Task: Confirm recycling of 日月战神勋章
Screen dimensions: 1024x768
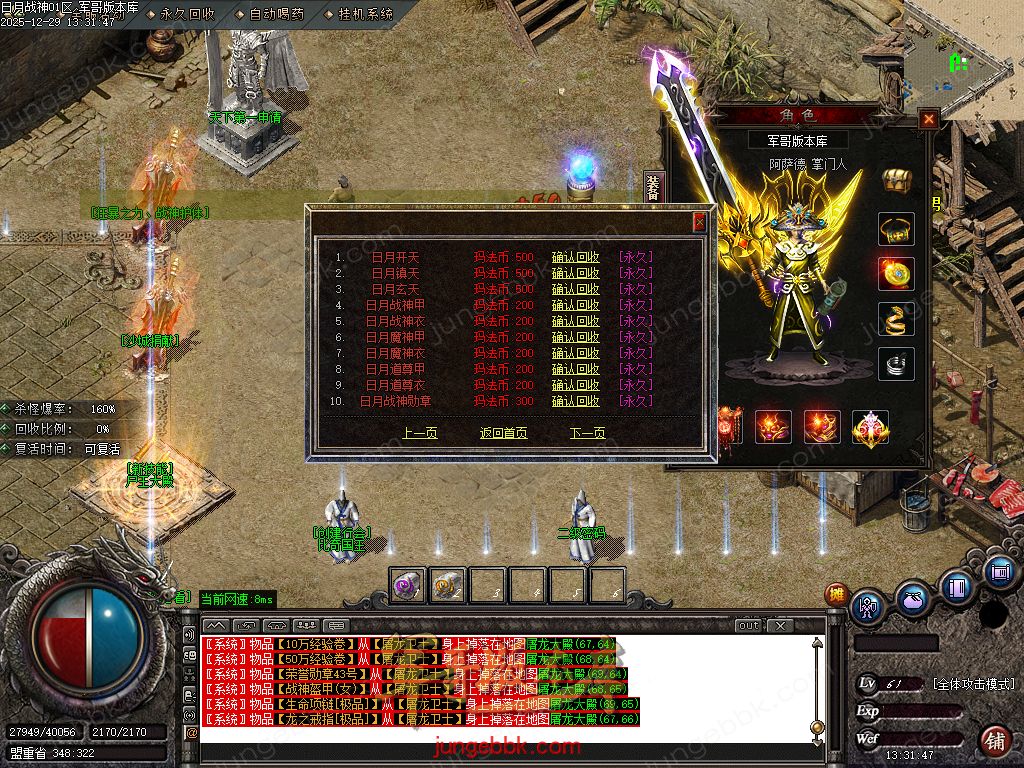Action: click(x=575, y=401)
